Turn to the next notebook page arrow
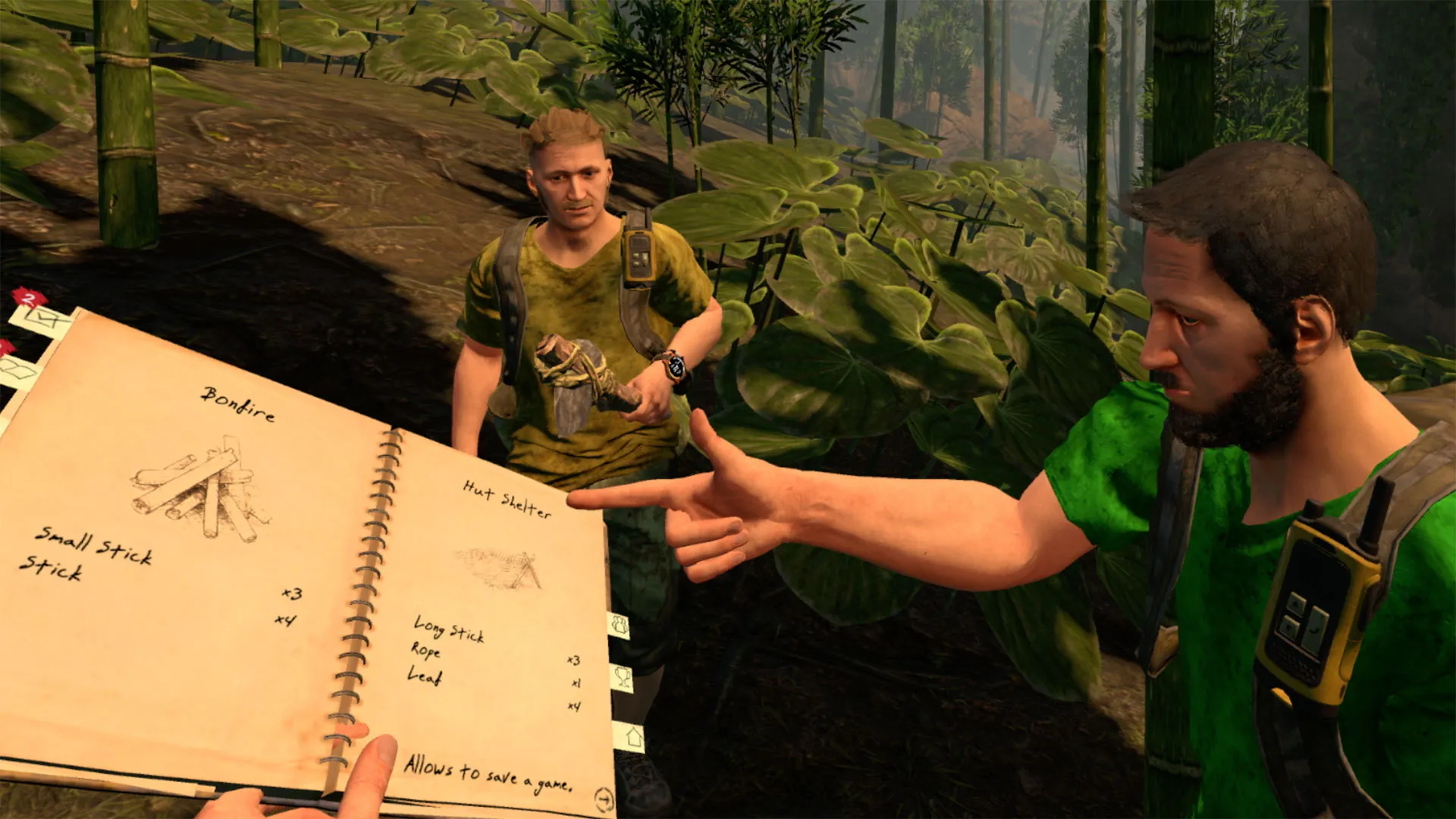Image resolution: width=1456 pixels, height=819 pixels. [604, 798]
